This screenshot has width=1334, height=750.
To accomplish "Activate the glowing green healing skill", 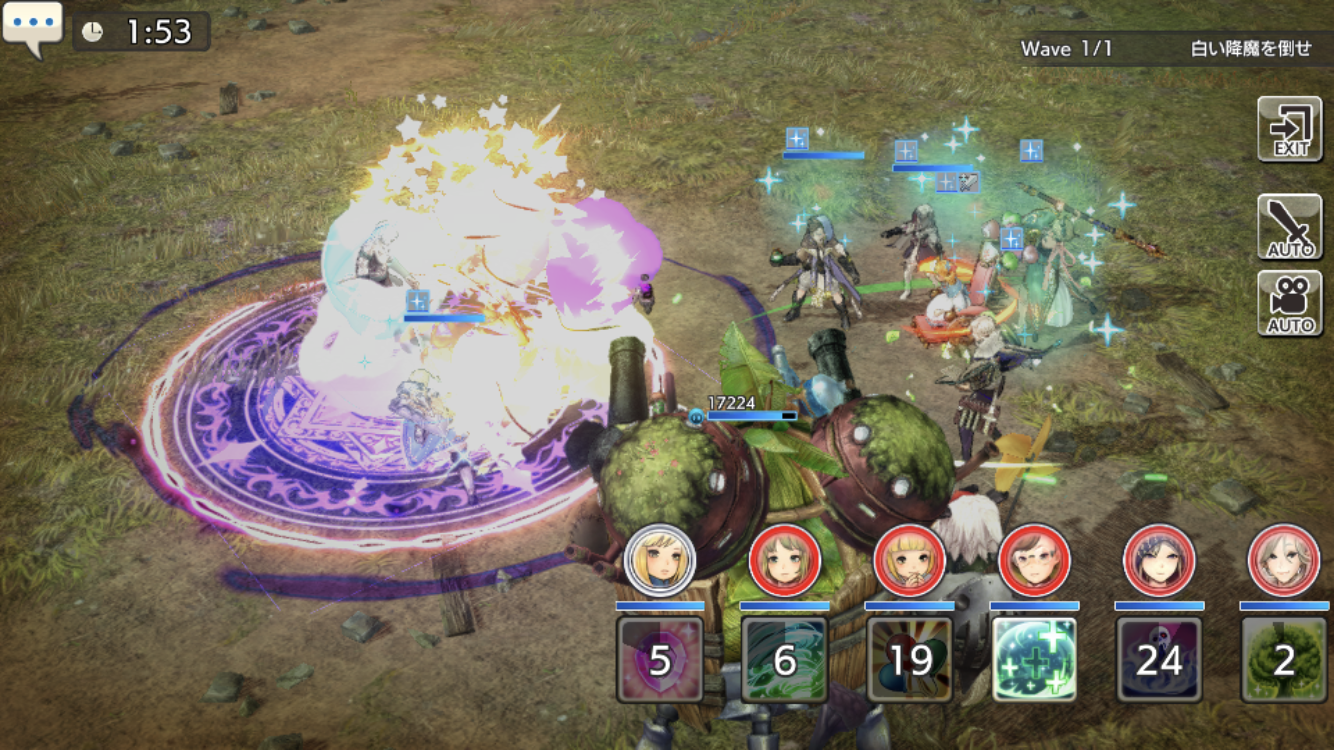I will coord(1034,659).
